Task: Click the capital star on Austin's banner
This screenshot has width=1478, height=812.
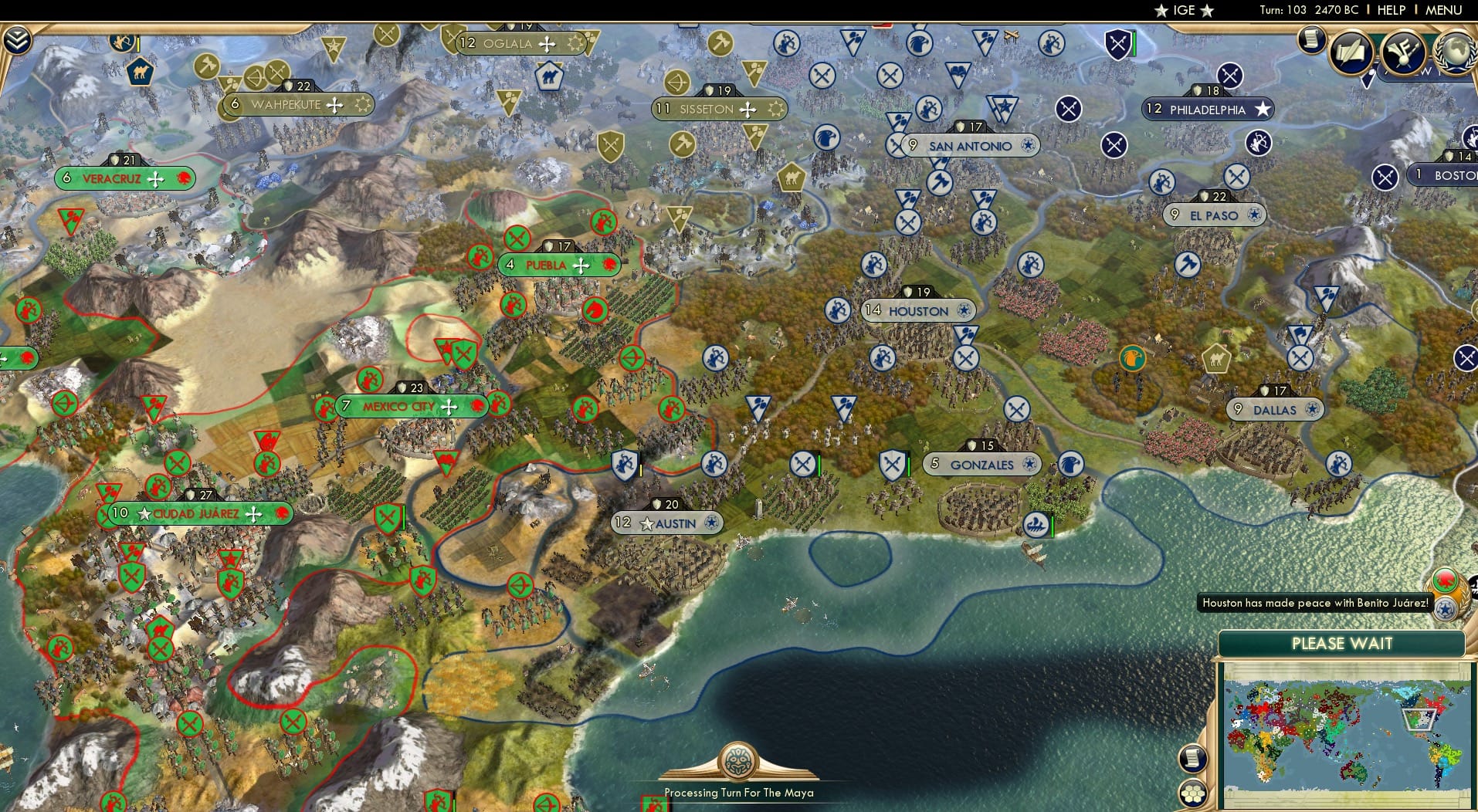Action: (646, 523)
